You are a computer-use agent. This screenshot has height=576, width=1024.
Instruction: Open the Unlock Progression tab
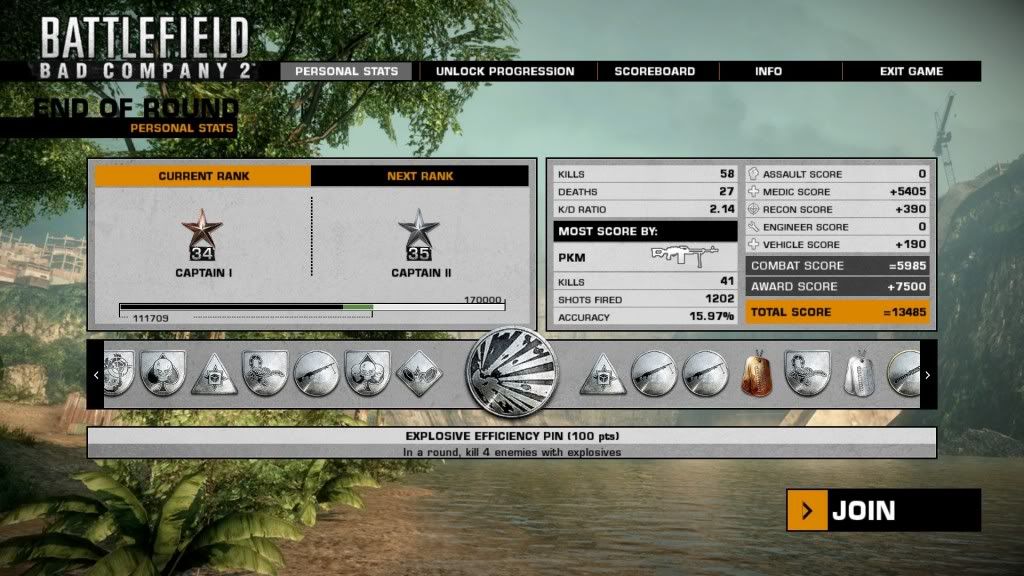505,71
